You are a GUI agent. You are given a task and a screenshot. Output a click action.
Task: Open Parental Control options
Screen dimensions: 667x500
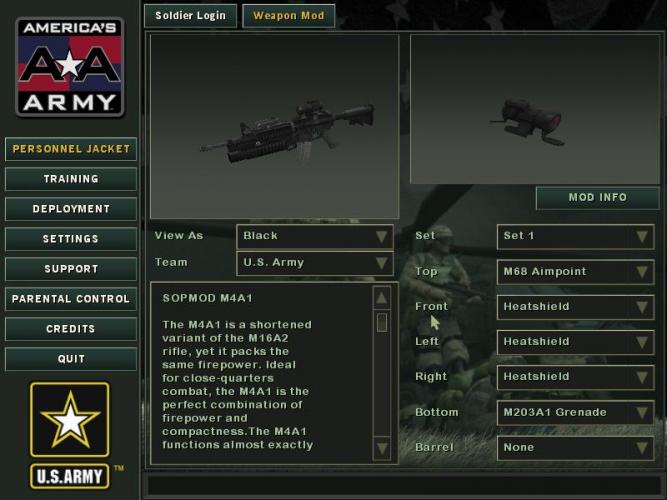click(x=71, y=299)
